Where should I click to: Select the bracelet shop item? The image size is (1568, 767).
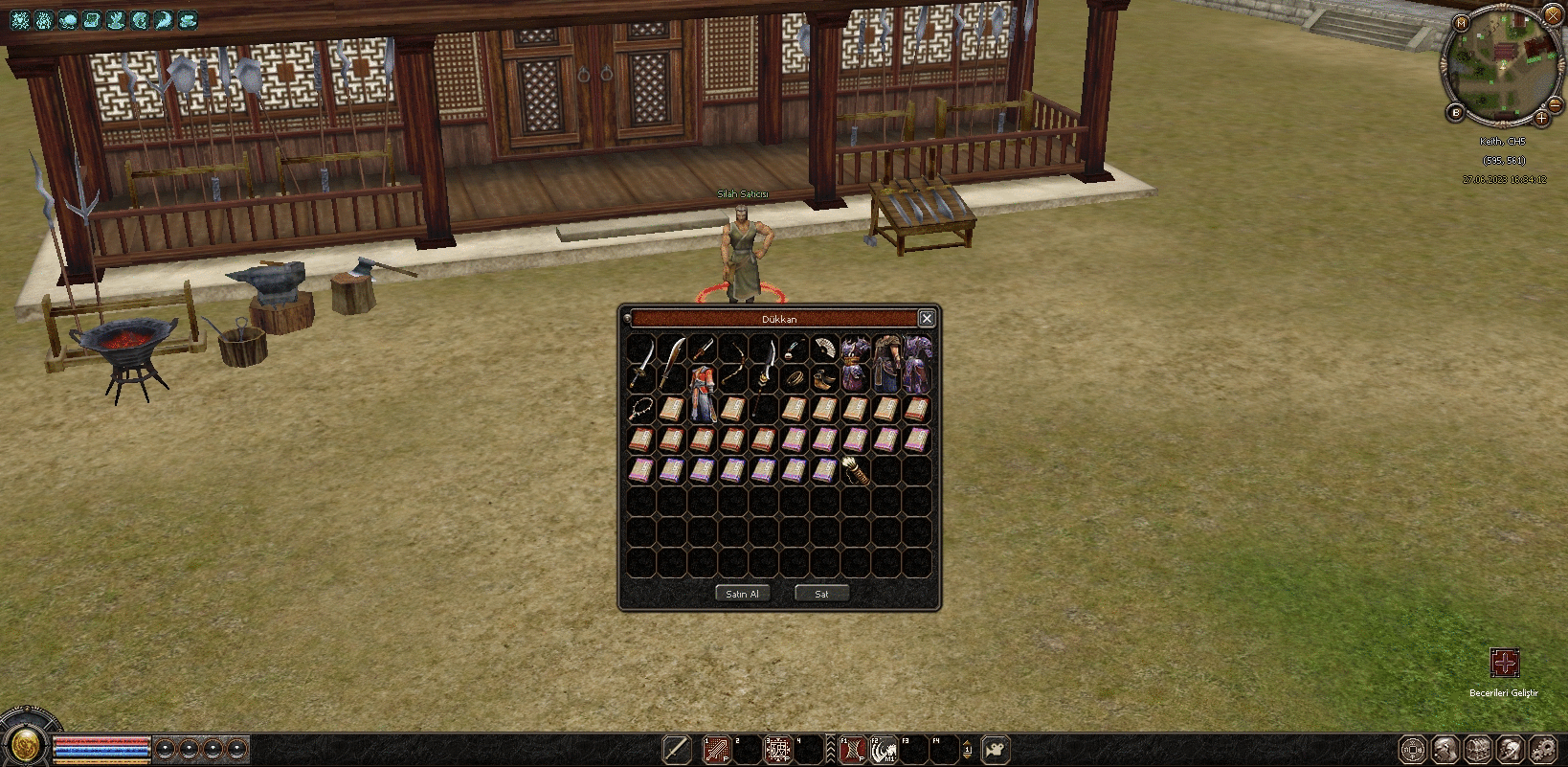click(x=794, y=379)
